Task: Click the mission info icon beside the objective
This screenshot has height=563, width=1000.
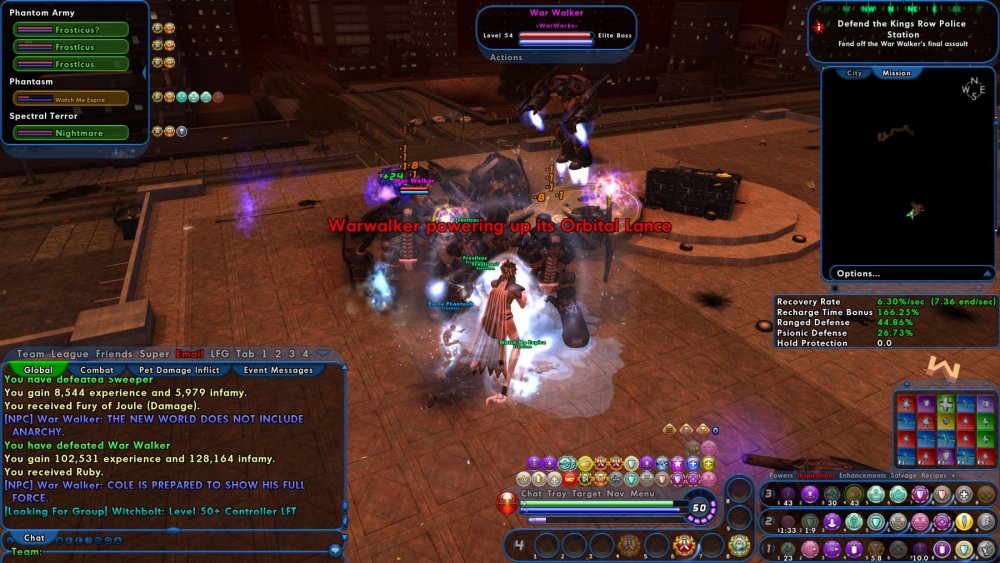Action: pos(819,27)
